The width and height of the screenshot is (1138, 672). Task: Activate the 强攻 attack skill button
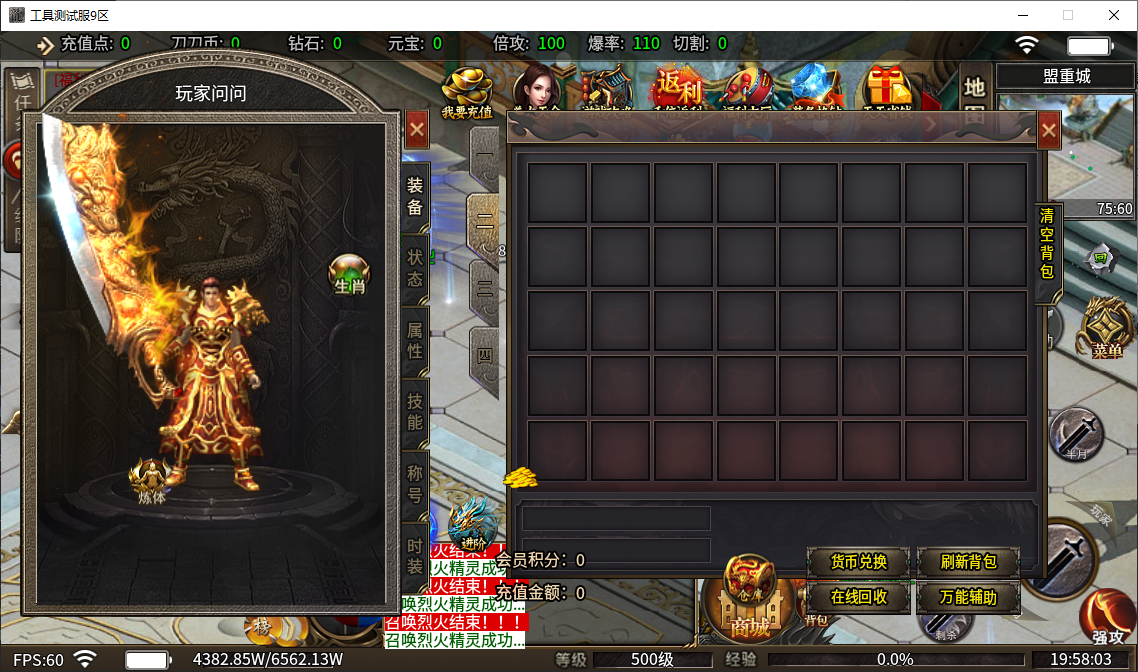click(x=1107, y=619)
